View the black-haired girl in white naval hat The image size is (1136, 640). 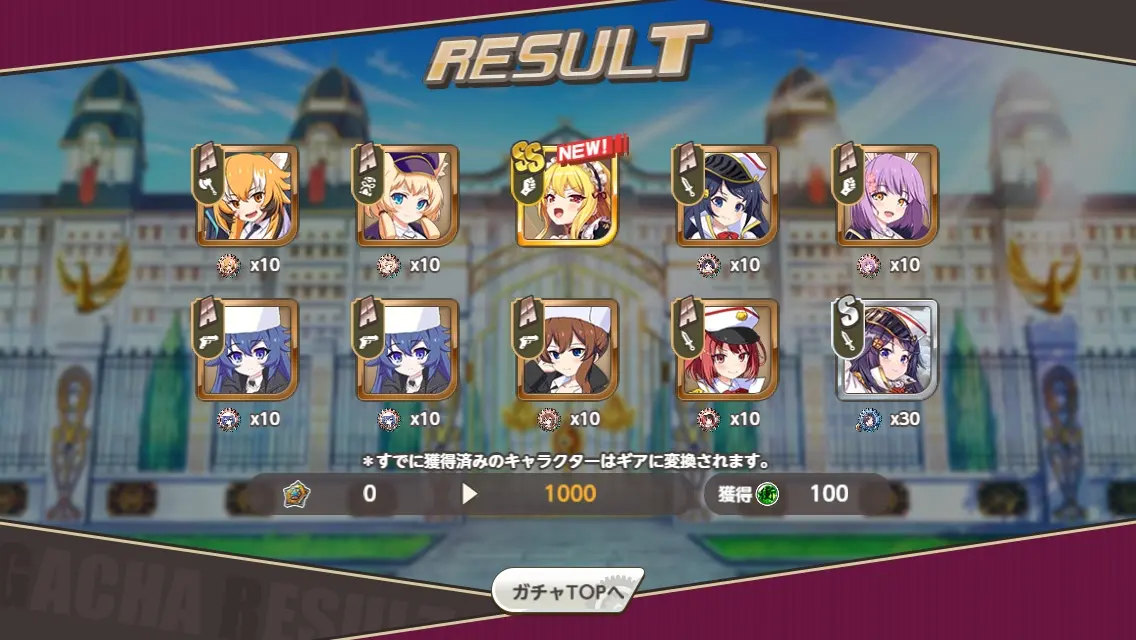727,197
